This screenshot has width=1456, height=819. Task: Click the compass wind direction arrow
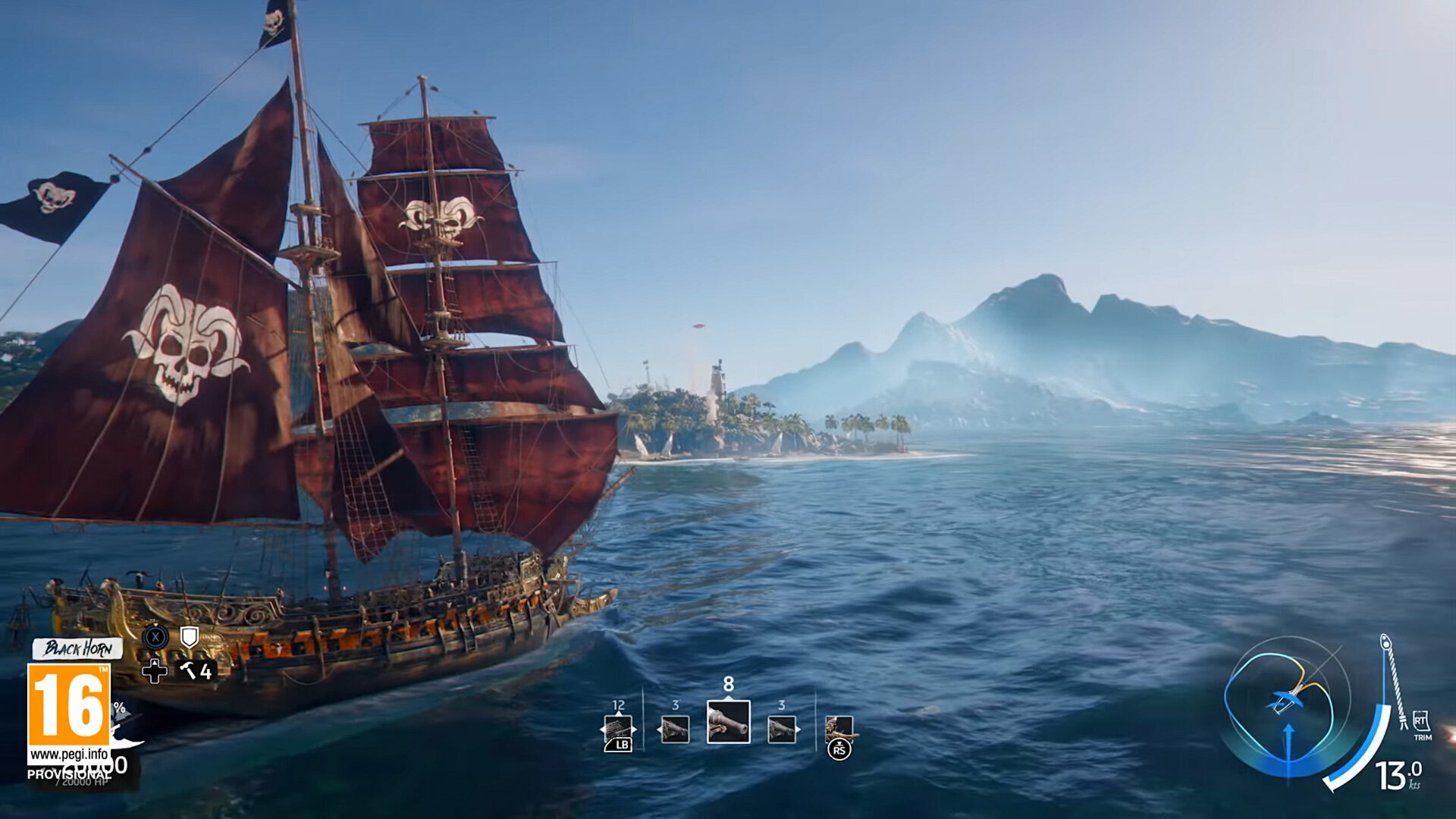pos(1288,739)
